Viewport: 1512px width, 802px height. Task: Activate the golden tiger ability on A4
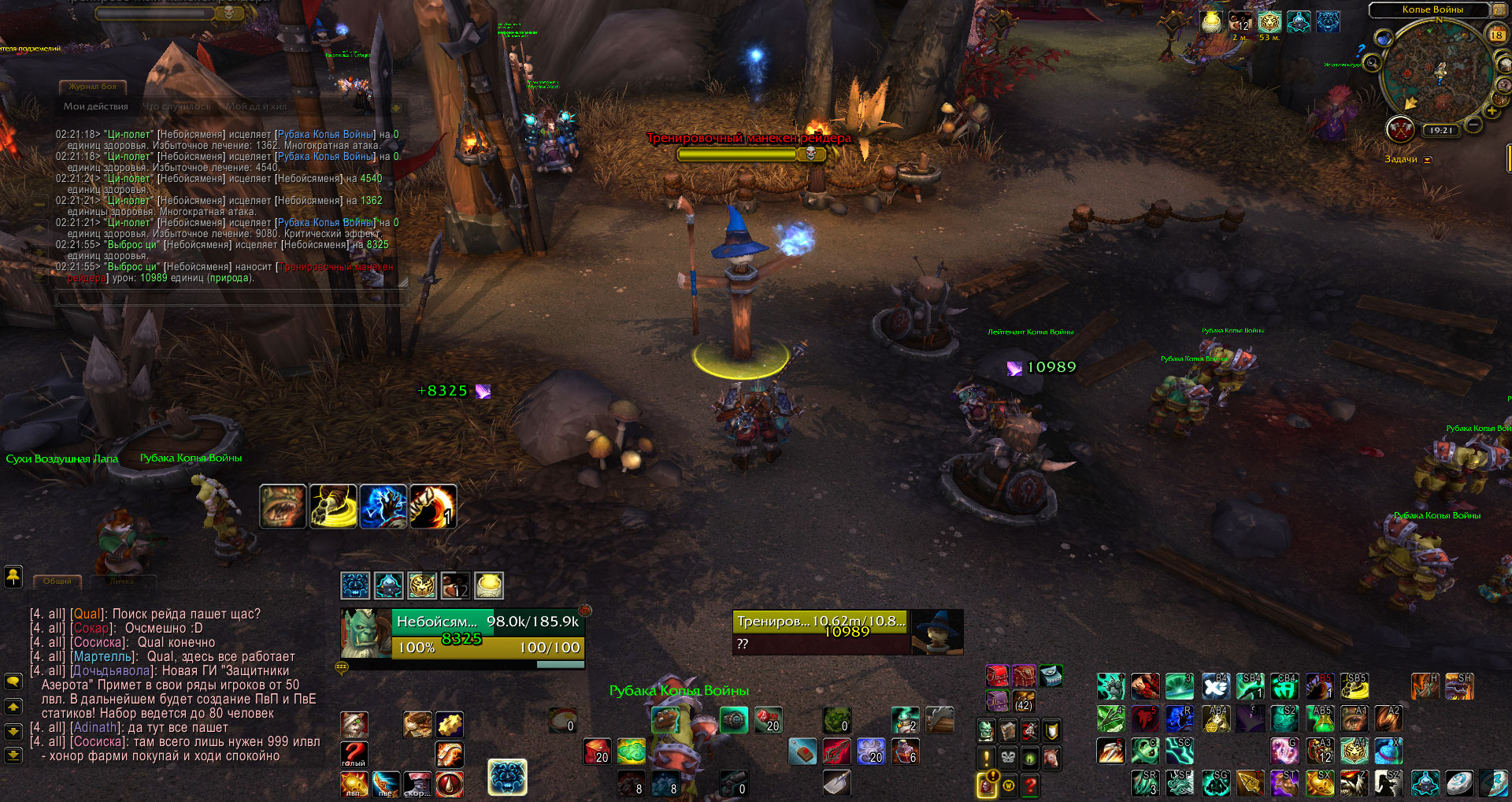click(x=1354, y=751)
